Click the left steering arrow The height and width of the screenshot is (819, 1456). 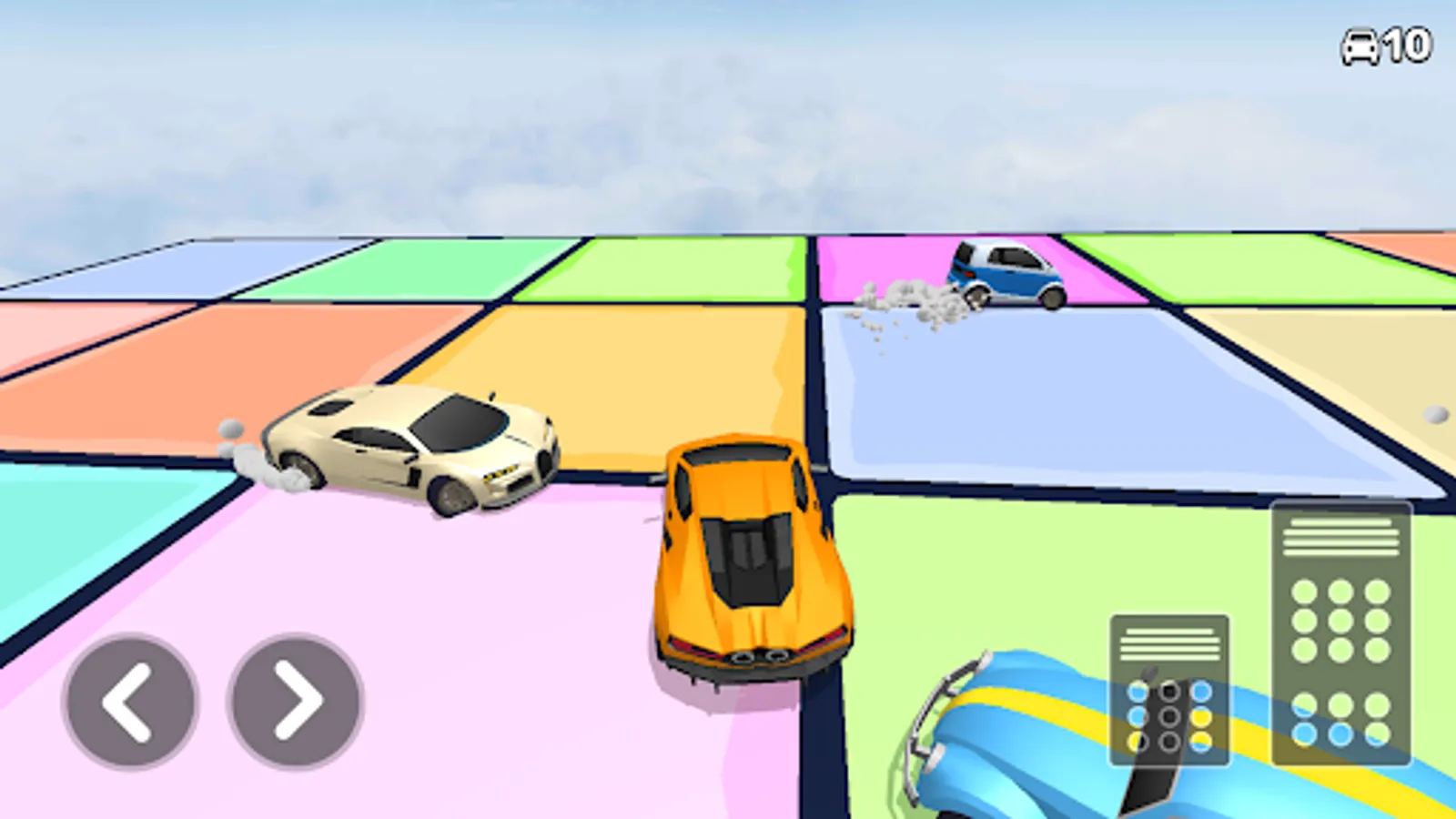click(130, 702)
